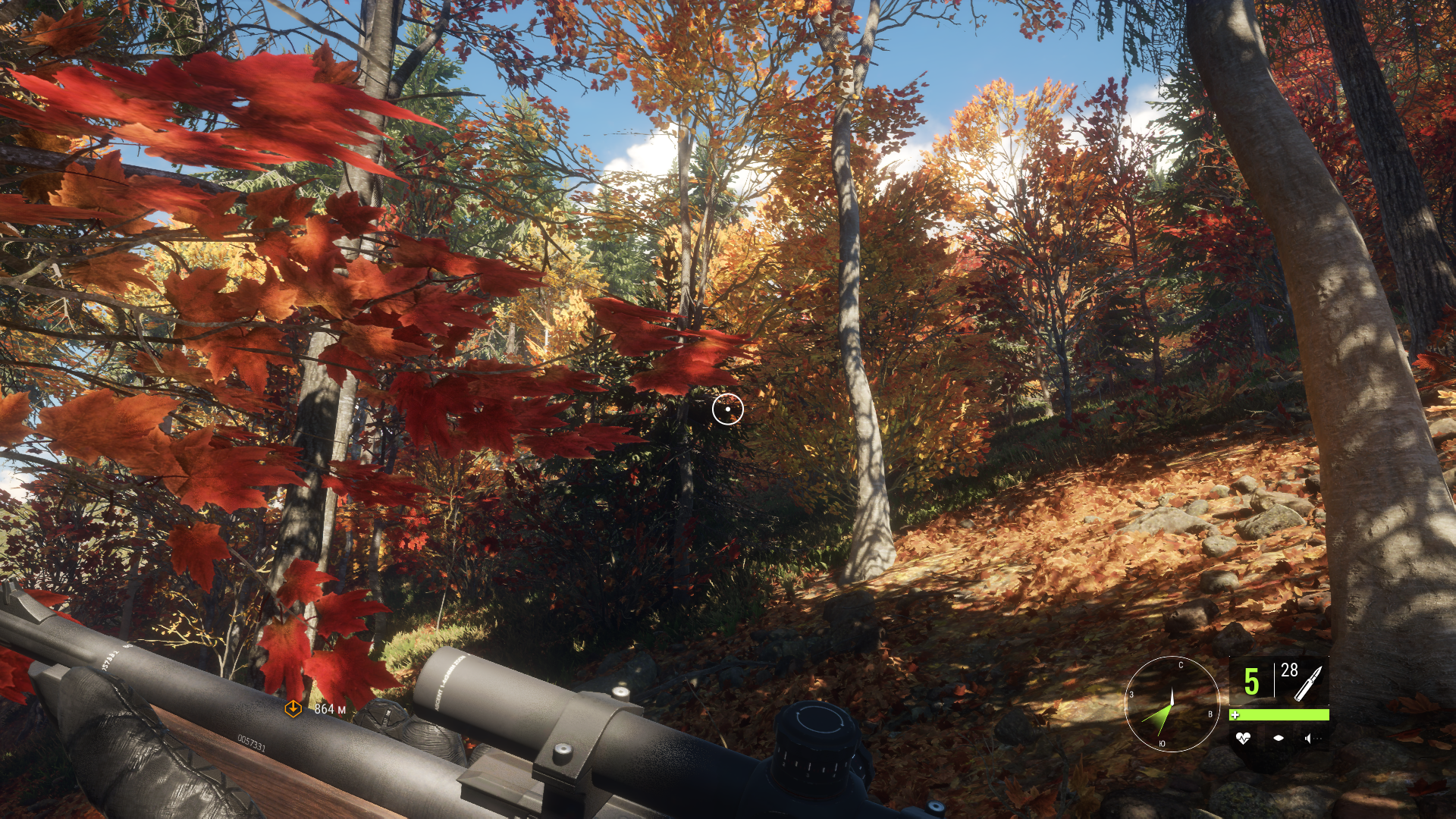The width and height of the screenshot is (1456, 819).
Task: Click the circular compass dial
Action: [x=1172, y=704]
